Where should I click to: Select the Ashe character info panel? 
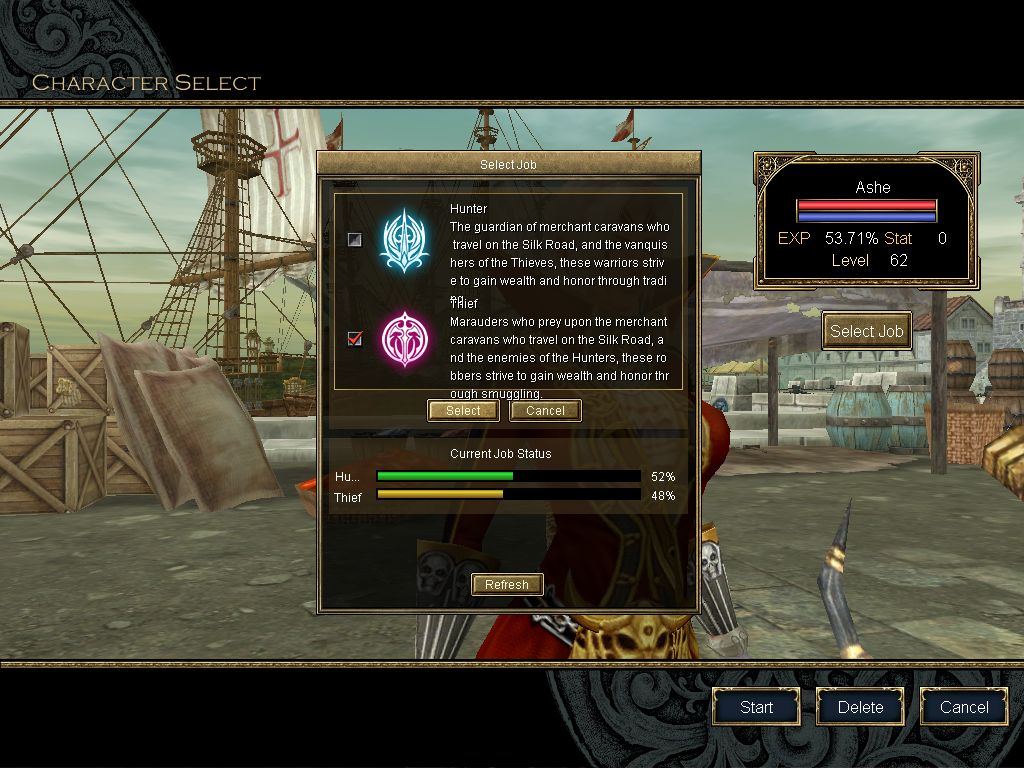pos(866,221)
